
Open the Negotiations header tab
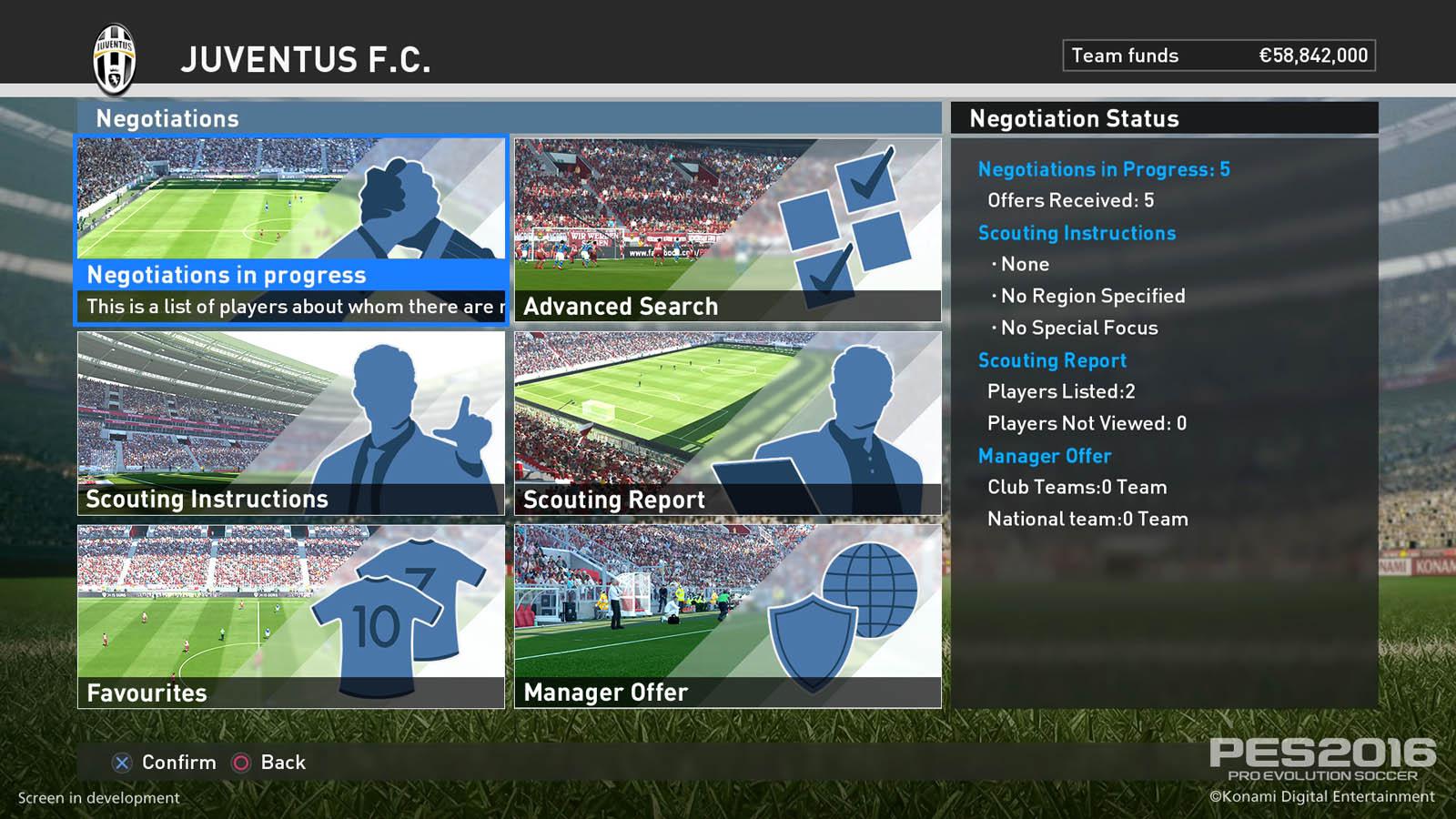pos(167,117)
